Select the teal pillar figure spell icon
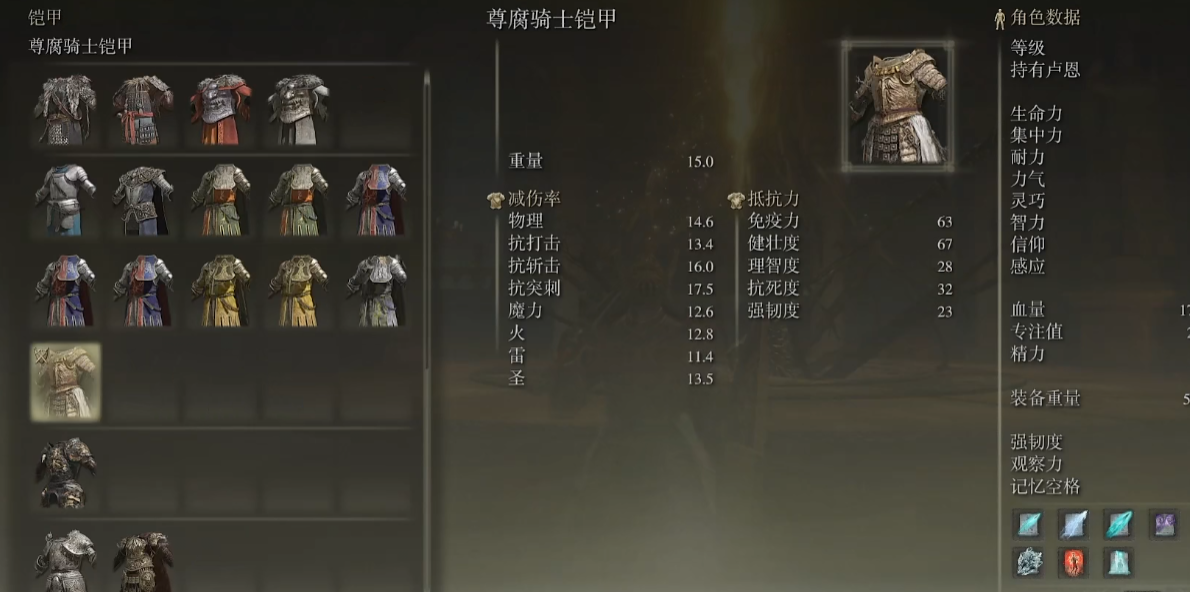Viewport: 1190px width, 592px height. (x=1118, y=561)
